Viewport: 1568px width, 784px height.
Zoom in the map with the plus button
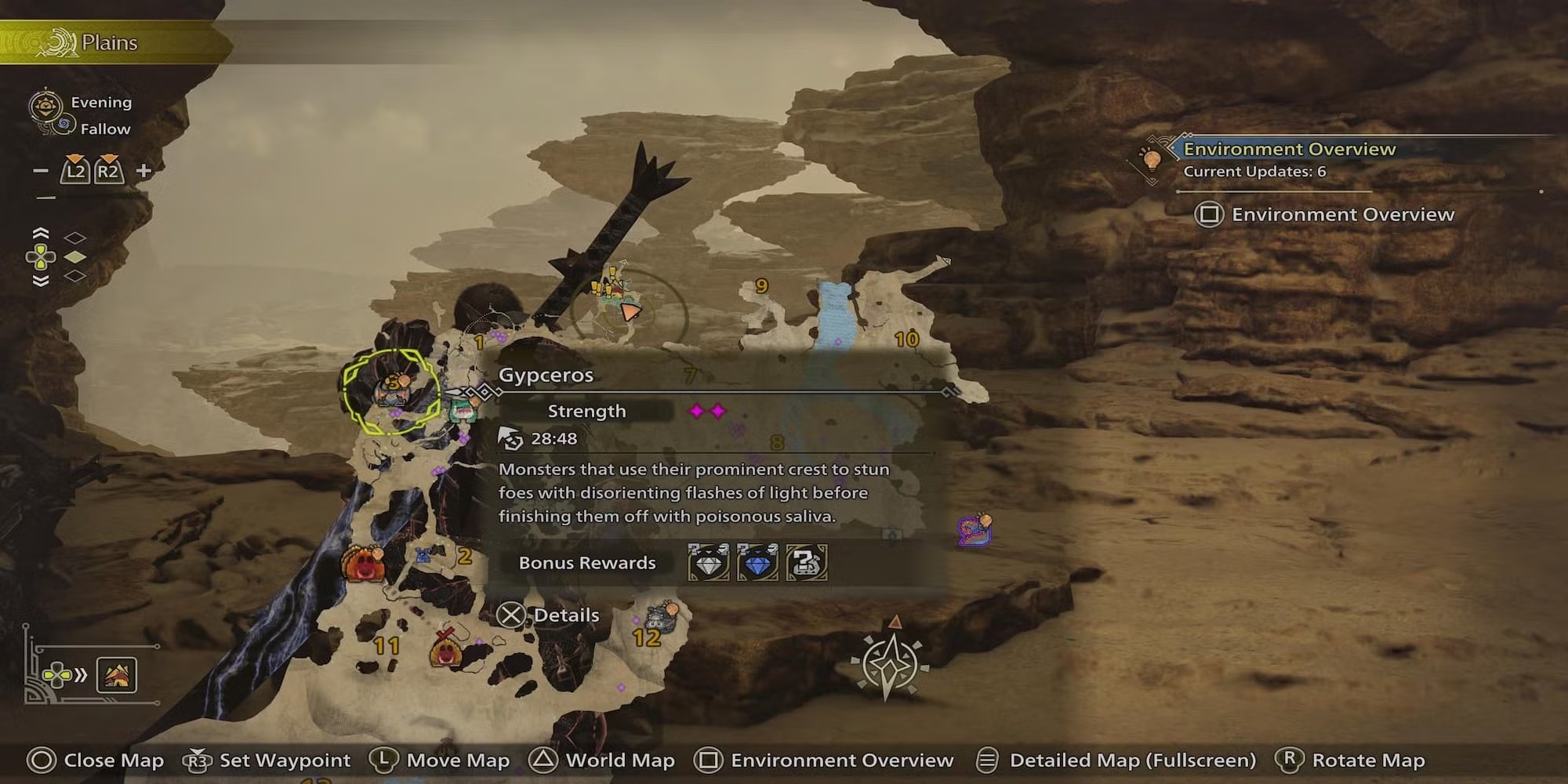point(143,171)
